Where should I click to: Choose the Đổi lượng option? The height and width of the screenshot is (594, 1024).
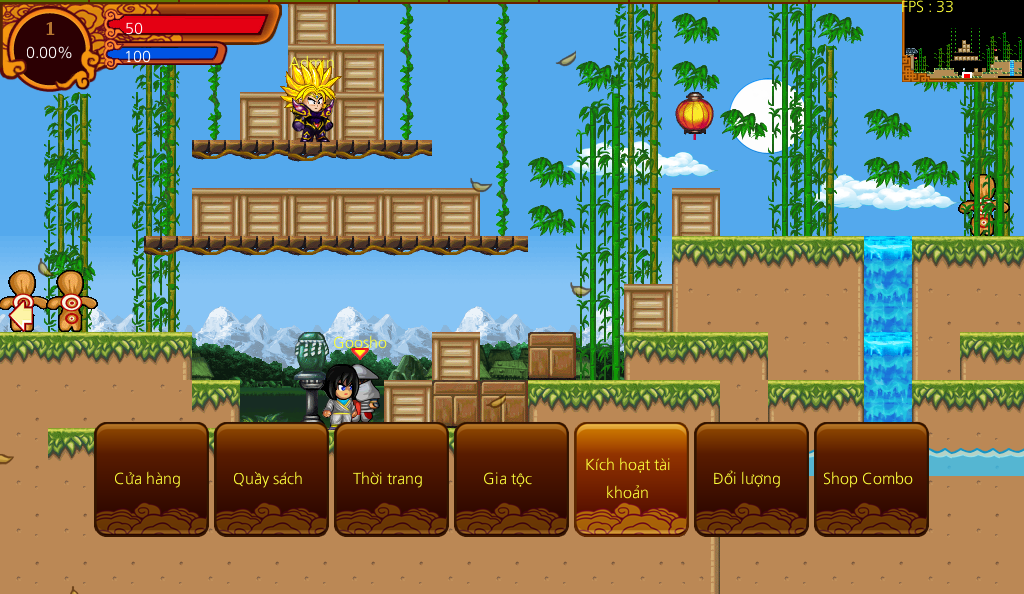pos(751,479)
